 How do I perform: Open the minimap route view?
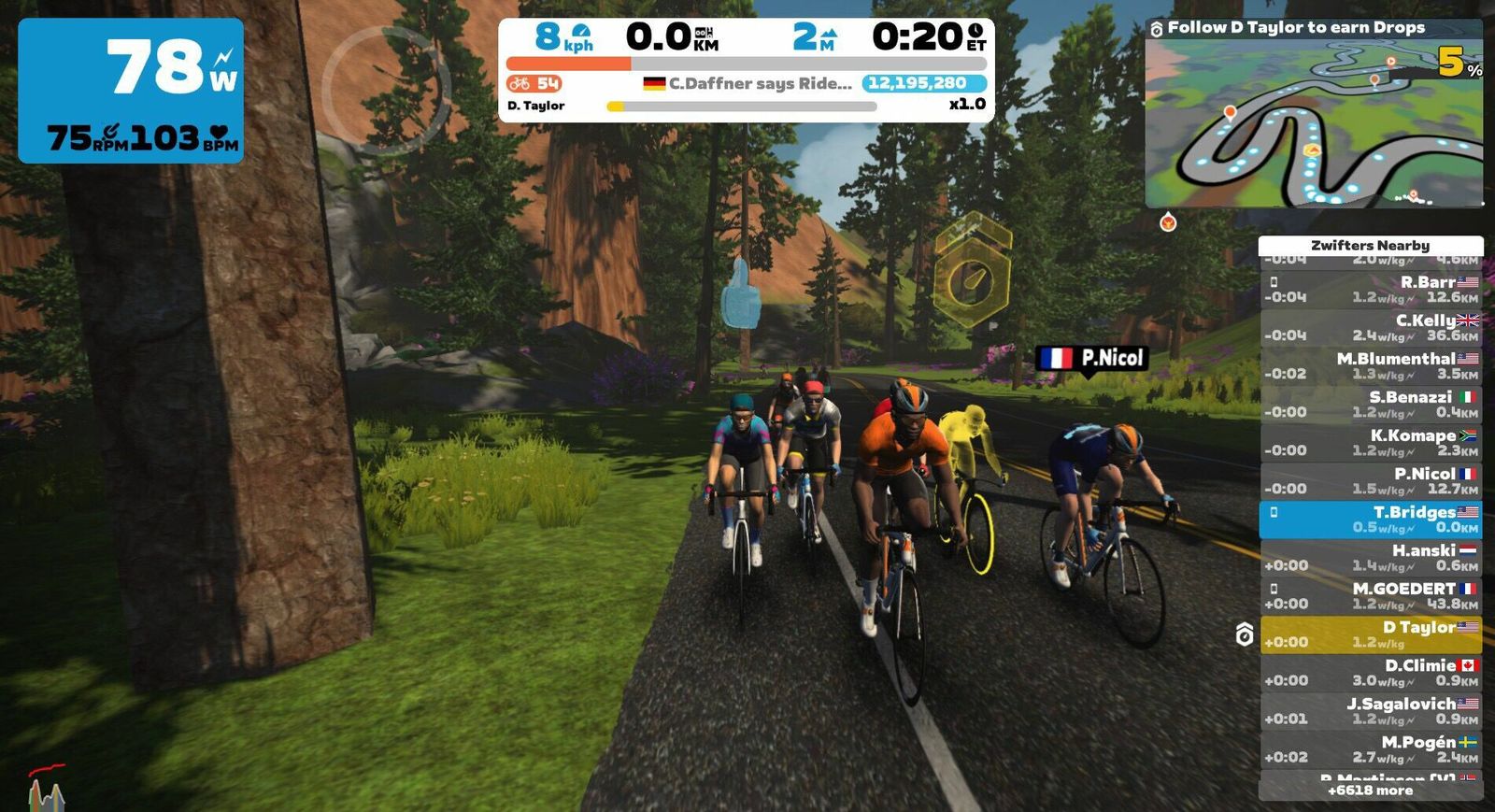pyautogui.click(x=1314, y=121)
